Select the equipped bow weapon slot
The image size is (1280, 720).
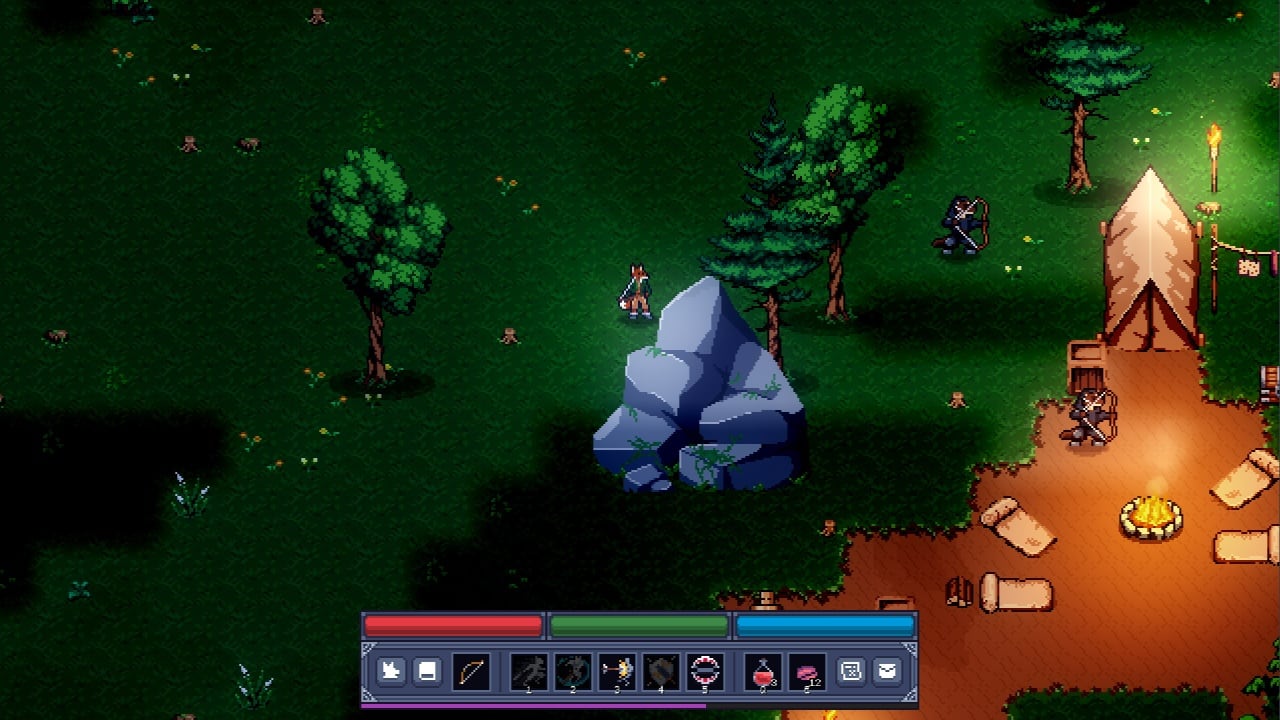pyautogui.click(x=471, y=672)
